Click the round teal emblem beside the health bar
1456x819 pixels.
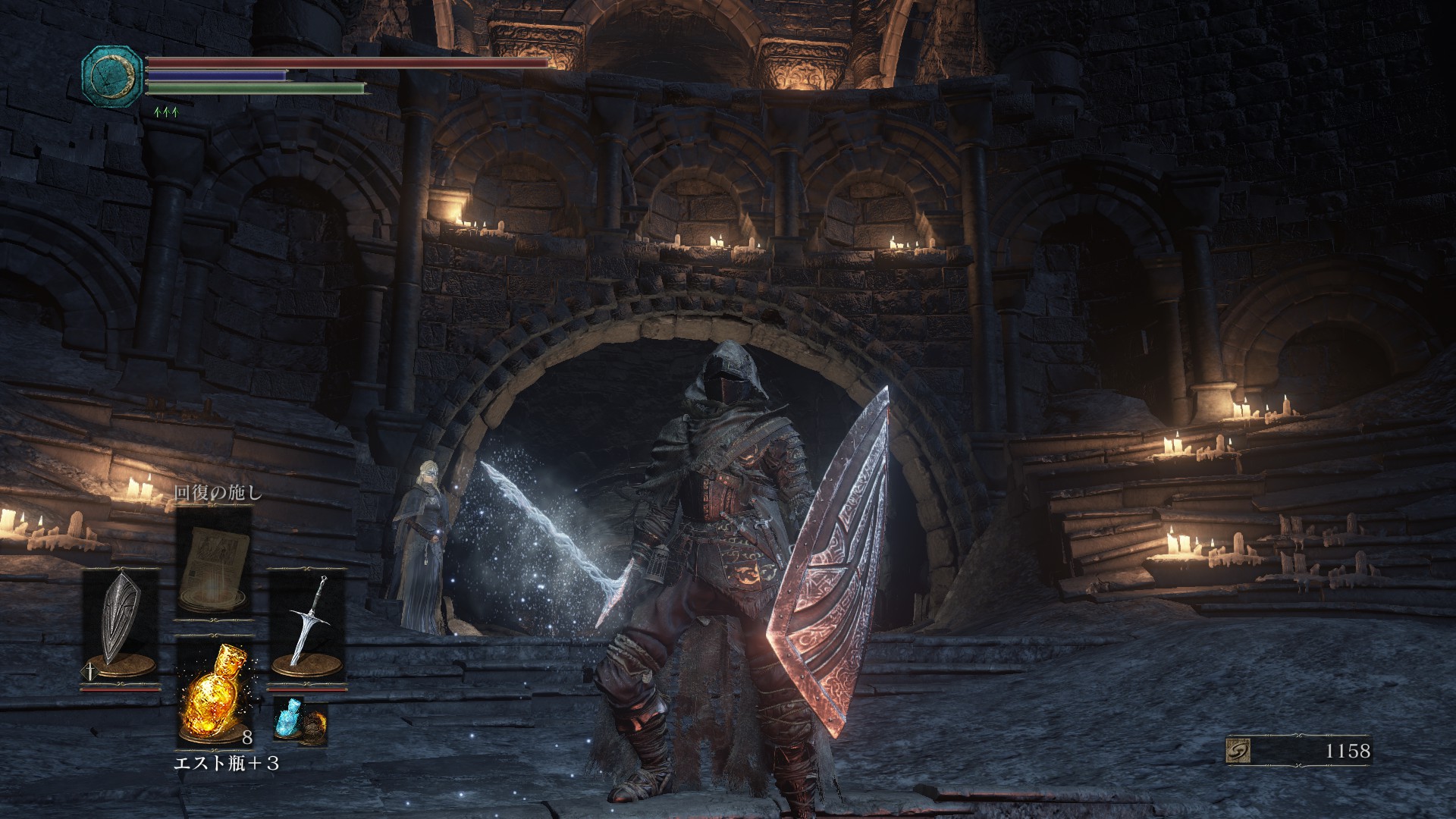(x=112, y=76)
